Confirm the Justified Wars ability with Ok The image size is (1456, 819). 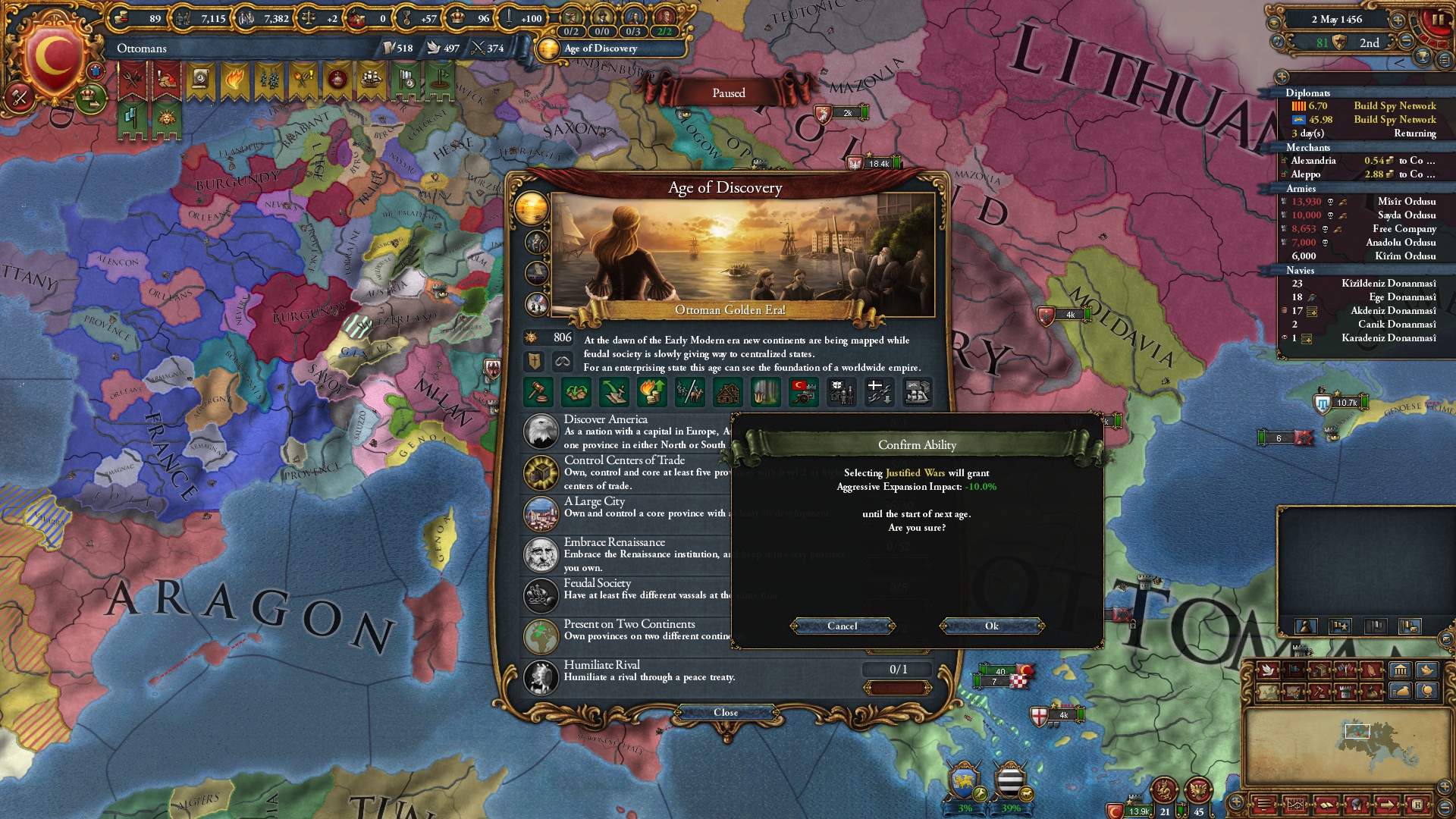(x=991, y=626)
